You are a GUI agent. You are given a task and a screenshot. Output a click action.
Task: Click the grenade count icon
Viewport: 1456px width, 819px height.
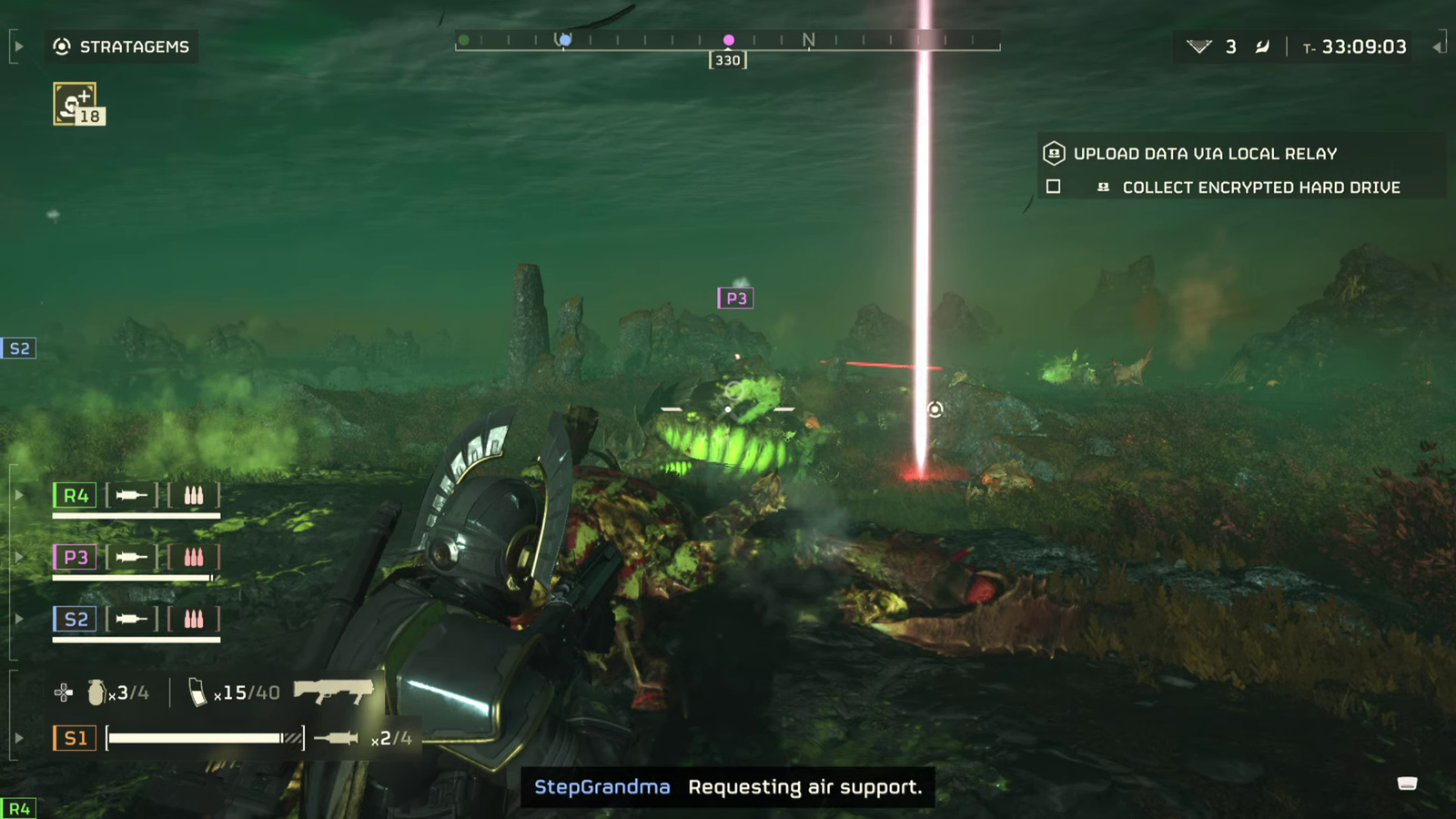(x=96, y=693)
